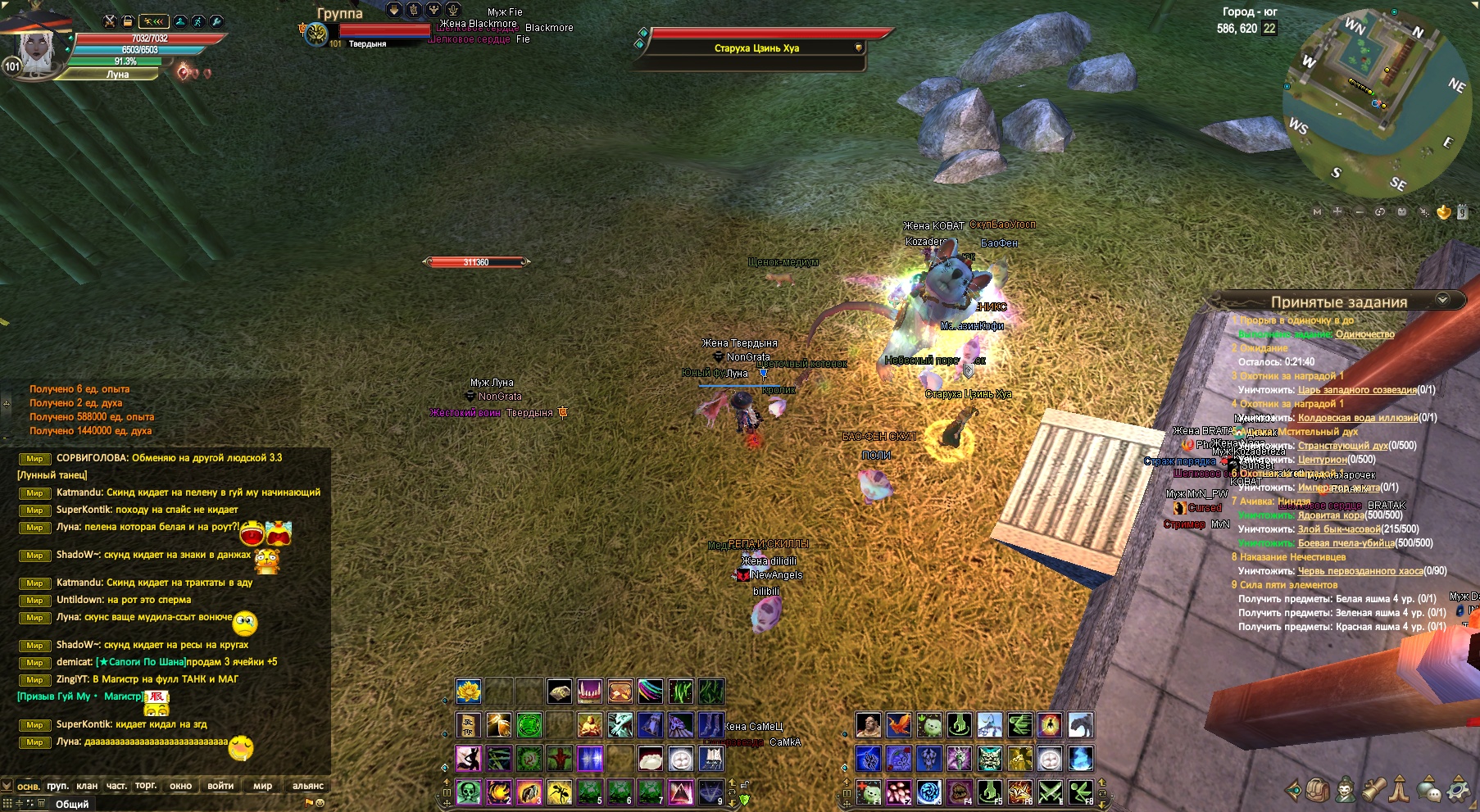Switch to the "клан" chat tab
This screenshot has height=812, width=1480.
pyautogui.click(x=87, y=786)
